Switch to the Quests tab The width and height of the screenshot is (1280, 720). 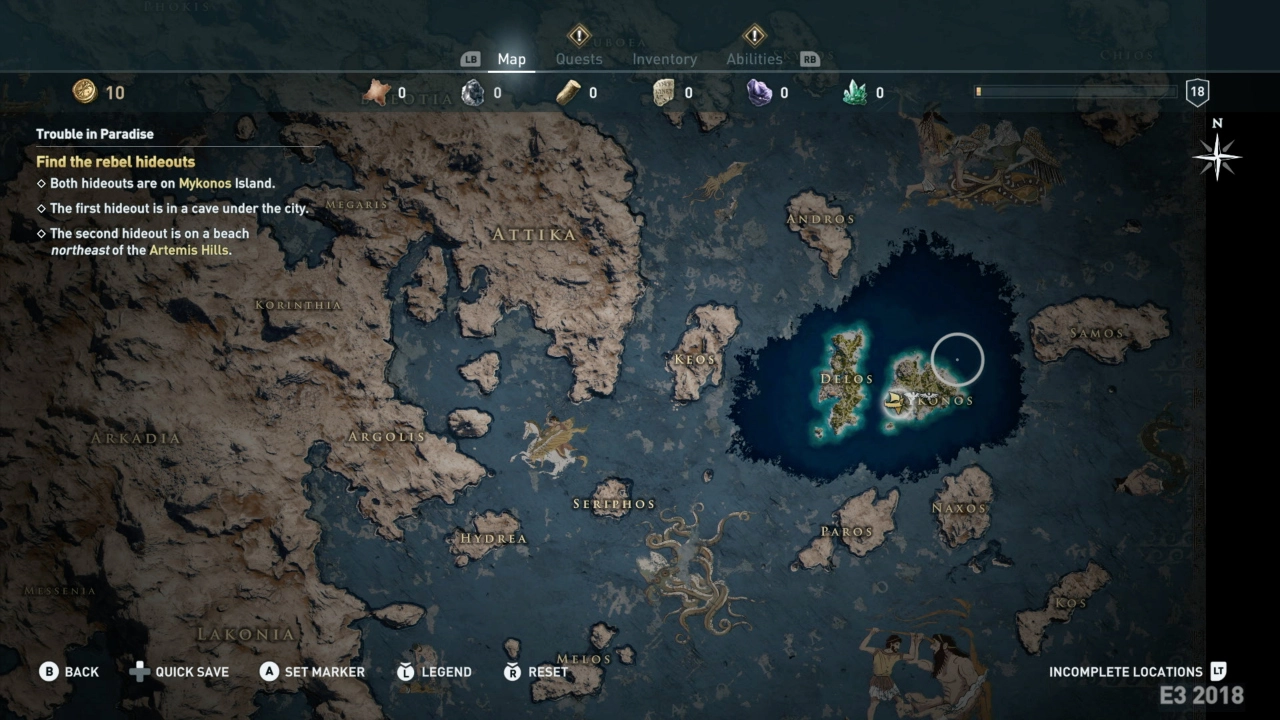pos(579,59)
